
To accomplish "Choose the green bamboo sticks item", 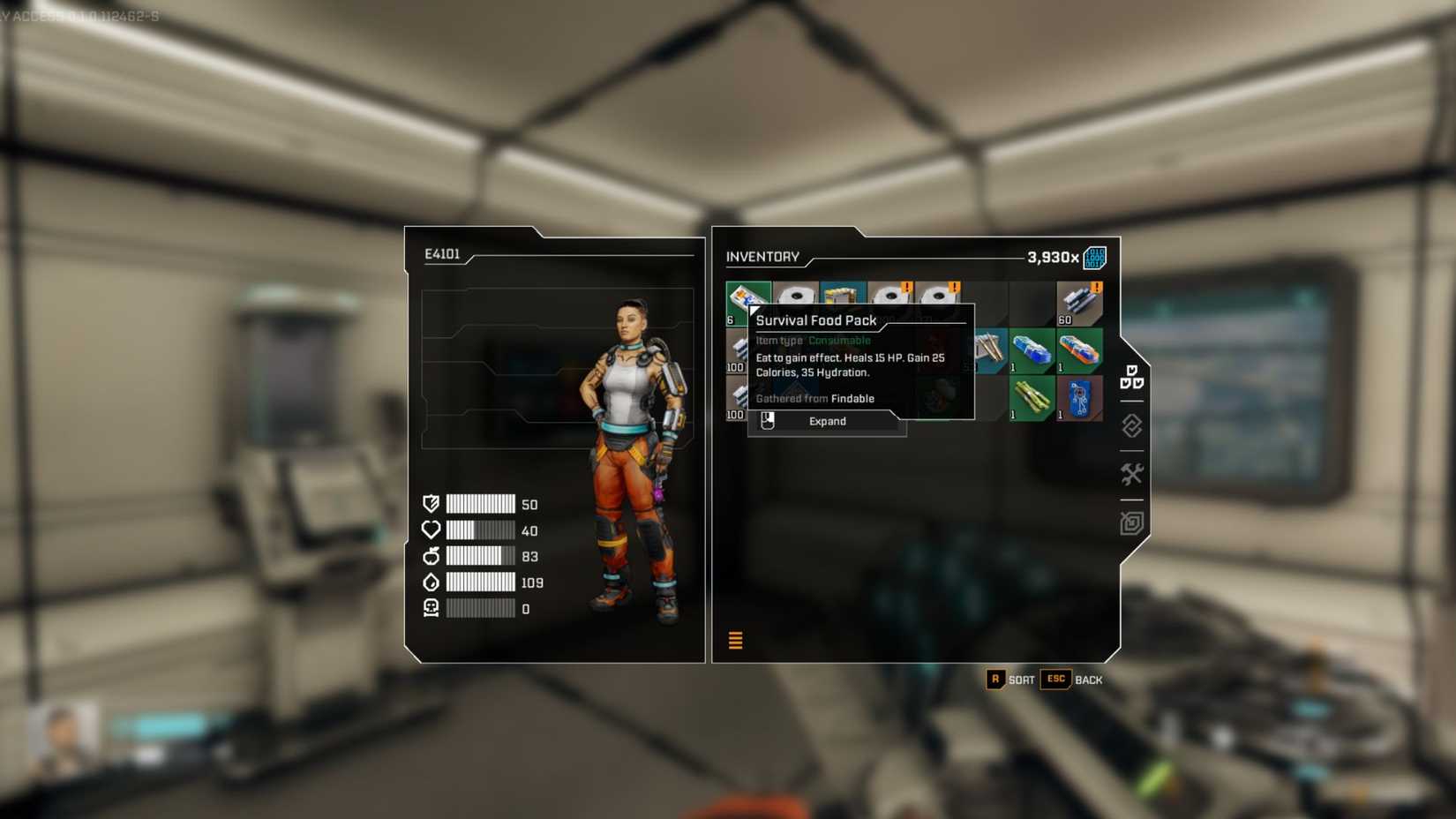I will click(1031, 398).
